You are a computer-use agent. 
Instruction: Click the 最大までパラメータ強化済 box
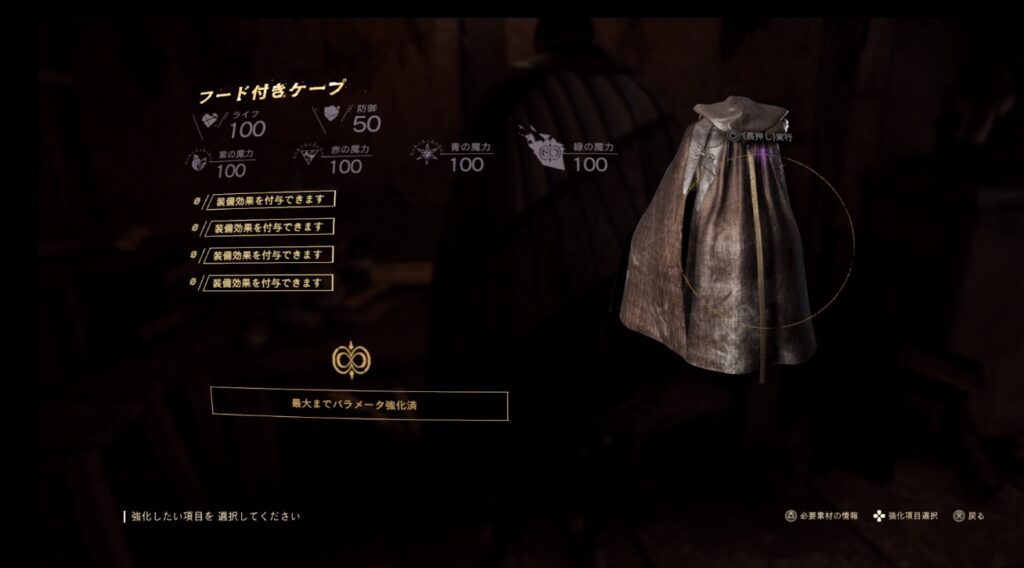[359, 404]
